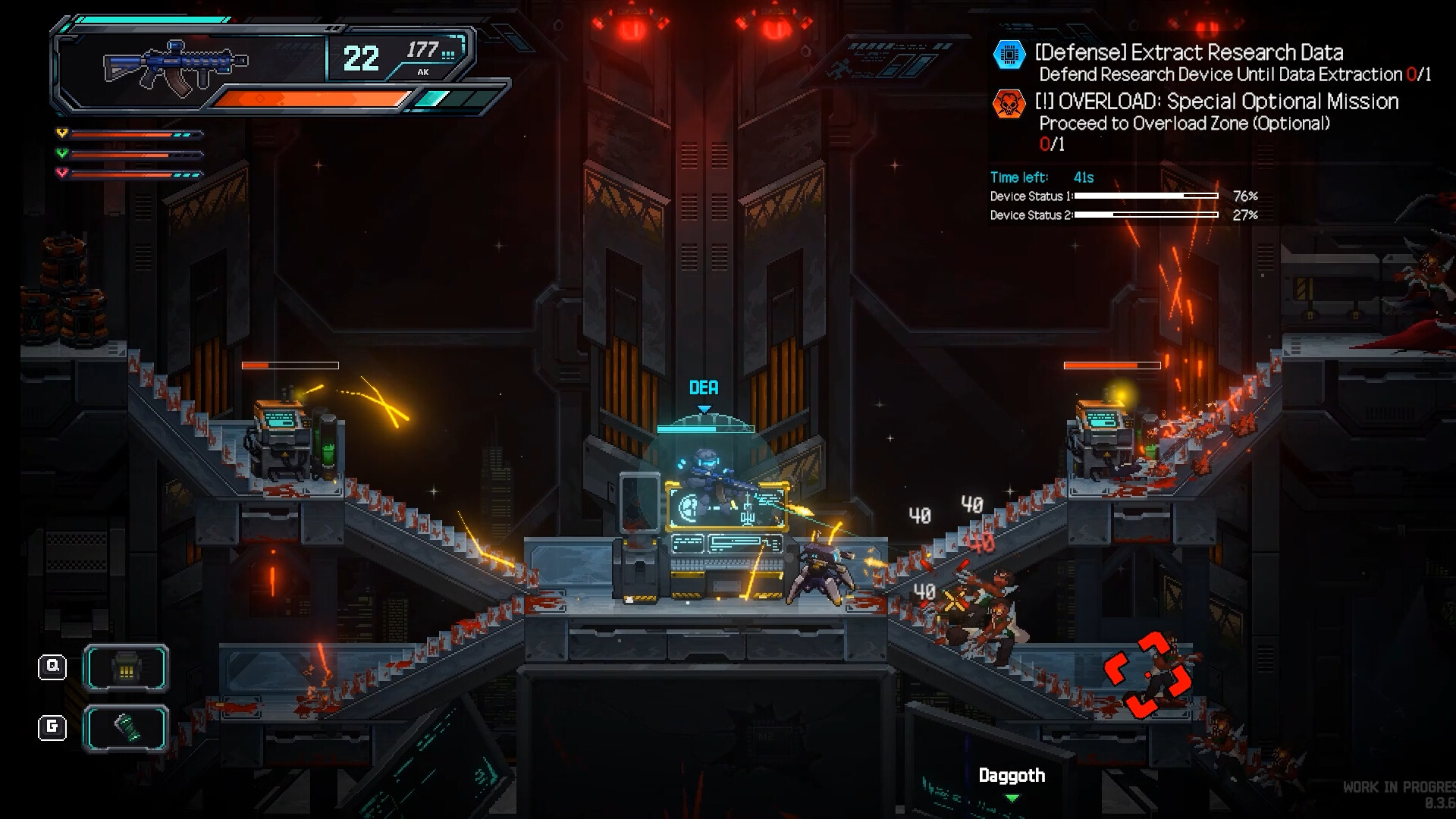Click the orange OVERLOAD skull mission icon
The image size is (1456, 819).
click(1009, 103)
